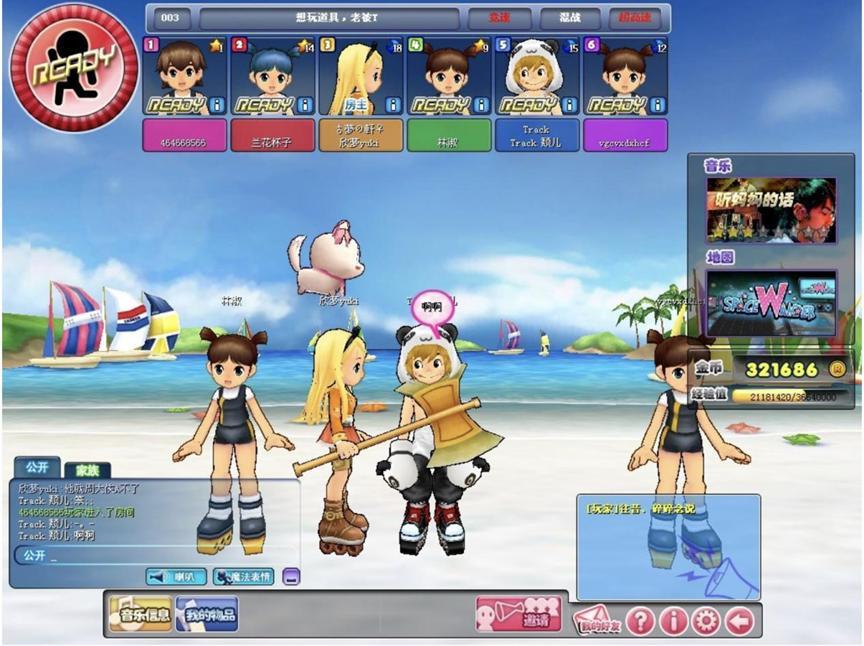Click the 喇叭 megaphone button
This screenshot has width=864, height=646.
176,577
